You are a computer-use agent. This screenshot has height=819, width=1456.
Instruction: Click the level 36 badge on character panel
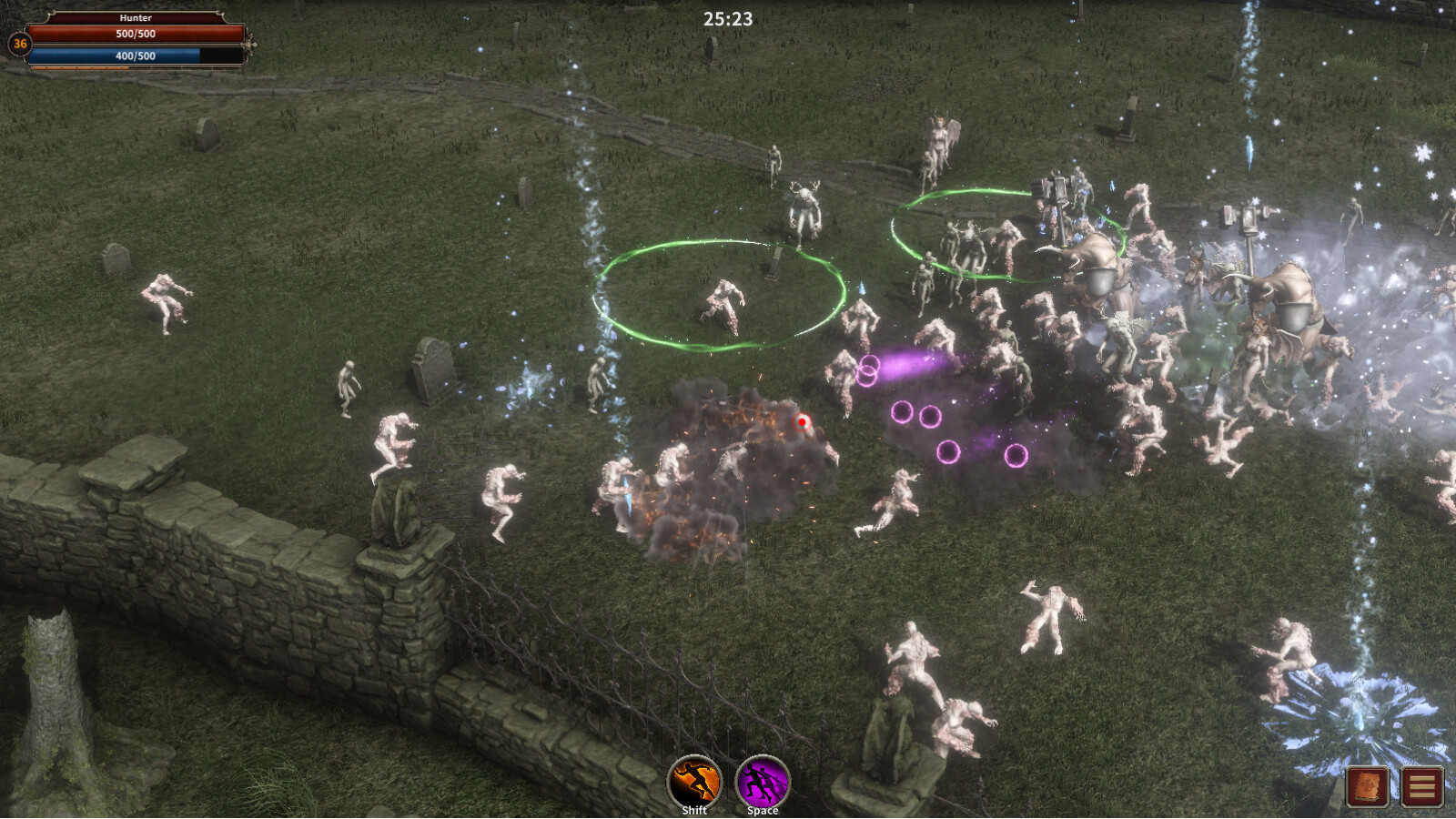point(18,44)
